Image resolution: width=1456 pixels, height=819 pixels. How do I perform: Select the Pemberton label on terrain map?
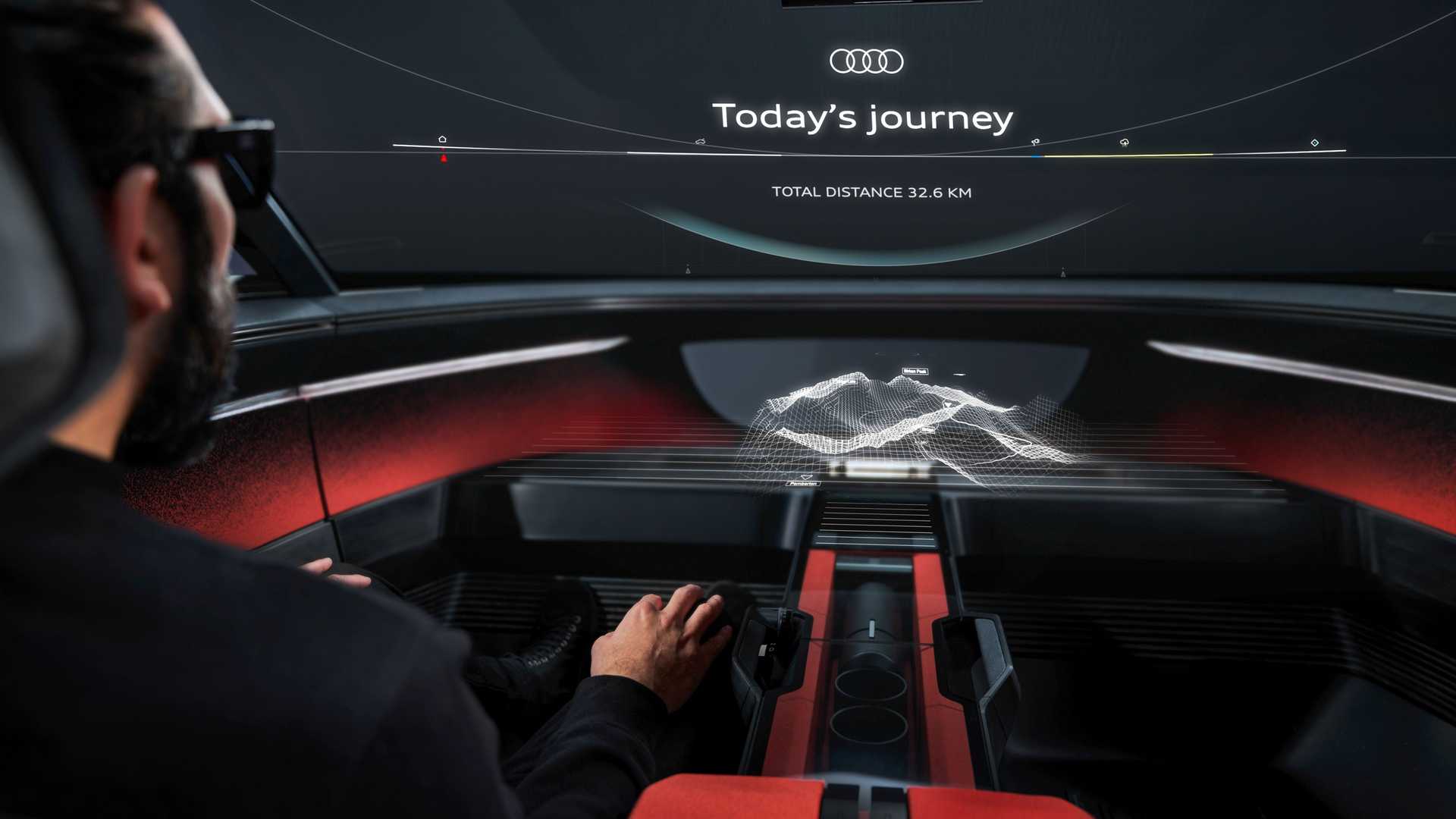click(803, 483)
